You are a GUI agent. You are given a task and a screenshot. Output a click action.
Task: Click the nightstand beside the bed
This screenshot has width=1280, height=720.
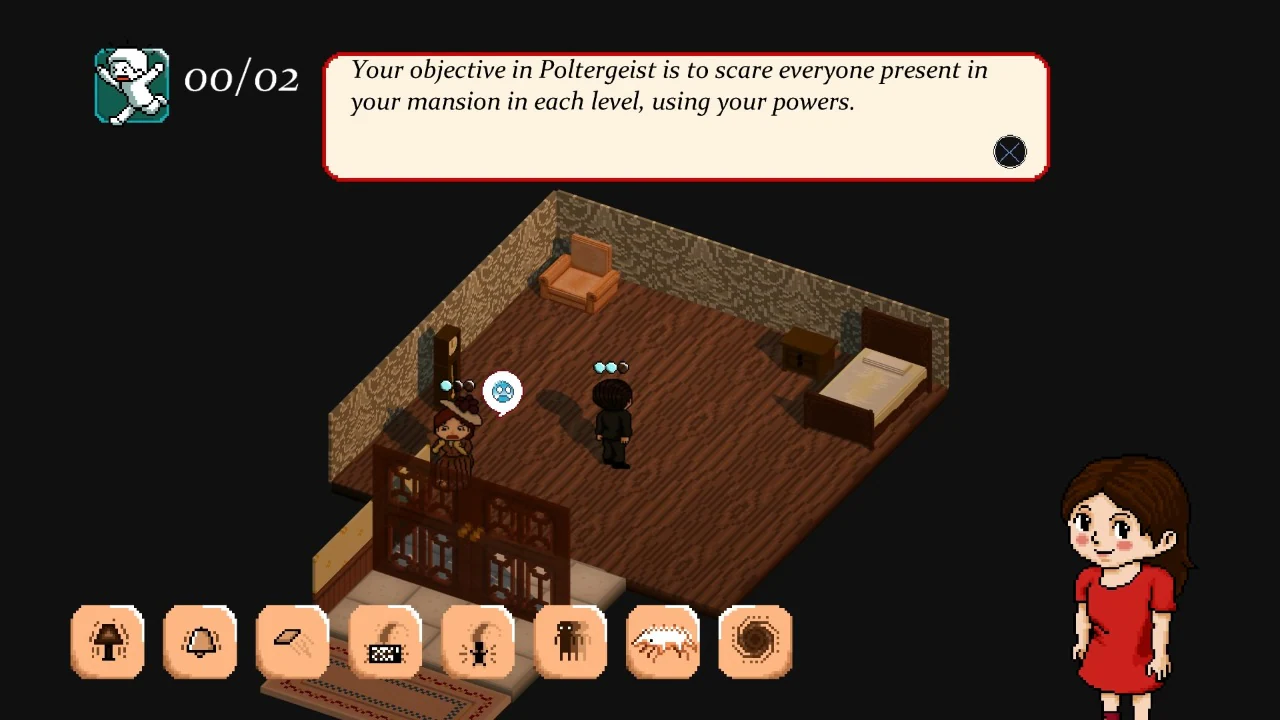click(x=806, y=350)
